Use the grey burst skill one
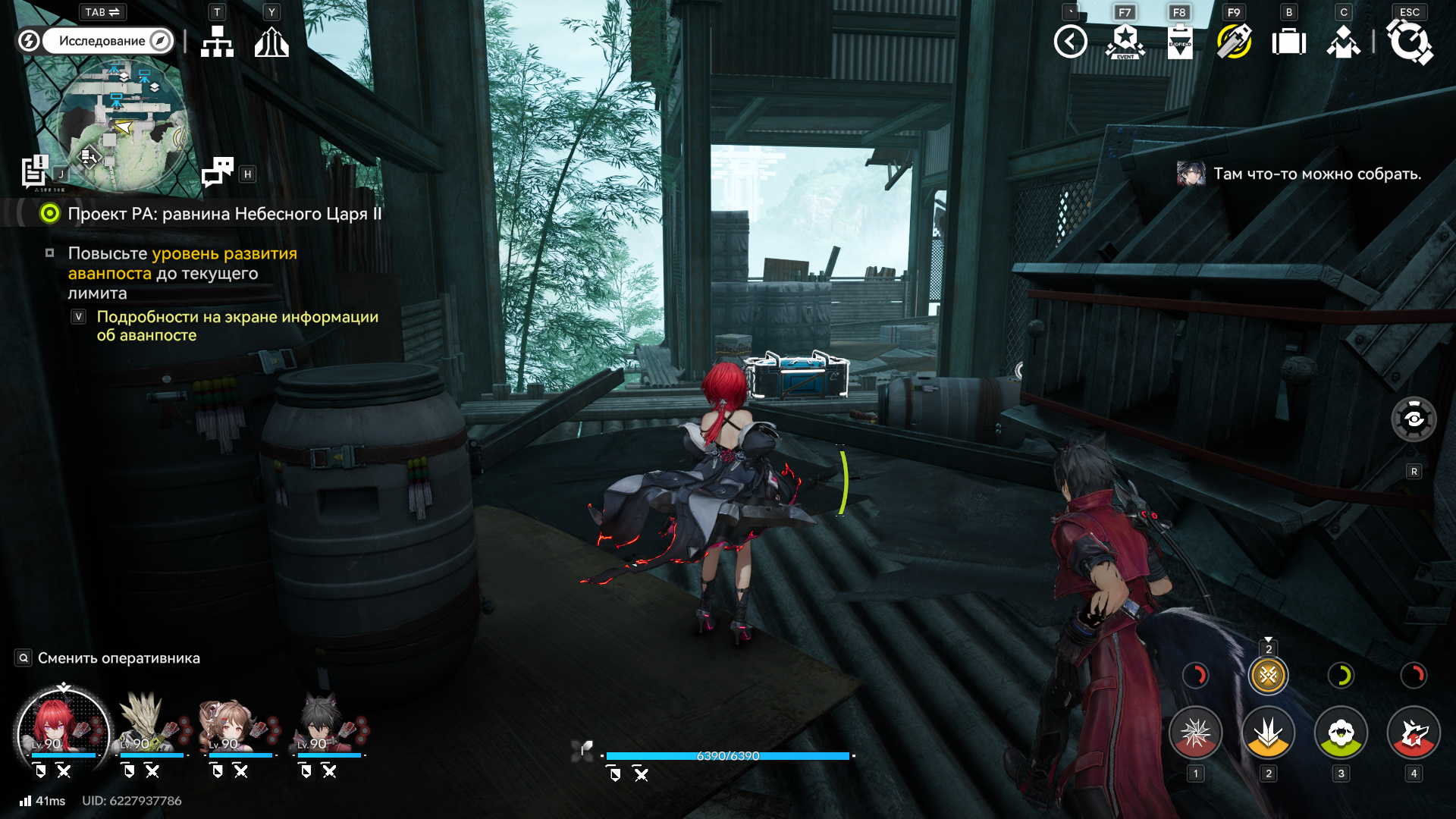Screen dimensions: 1456x819 (x=1195, y=733)
